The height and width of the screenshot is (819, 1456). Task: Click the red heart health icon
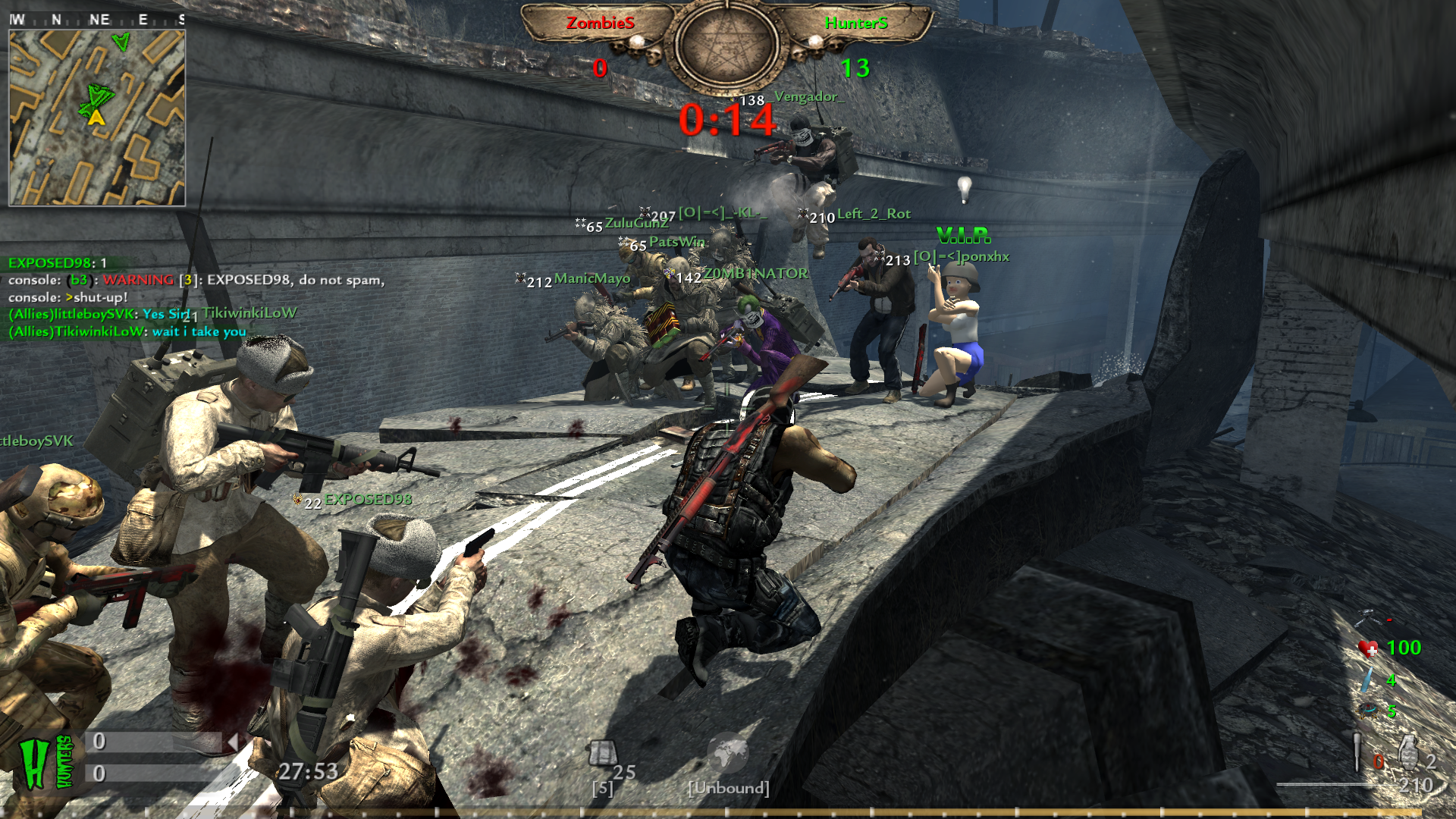[1369, 648]
